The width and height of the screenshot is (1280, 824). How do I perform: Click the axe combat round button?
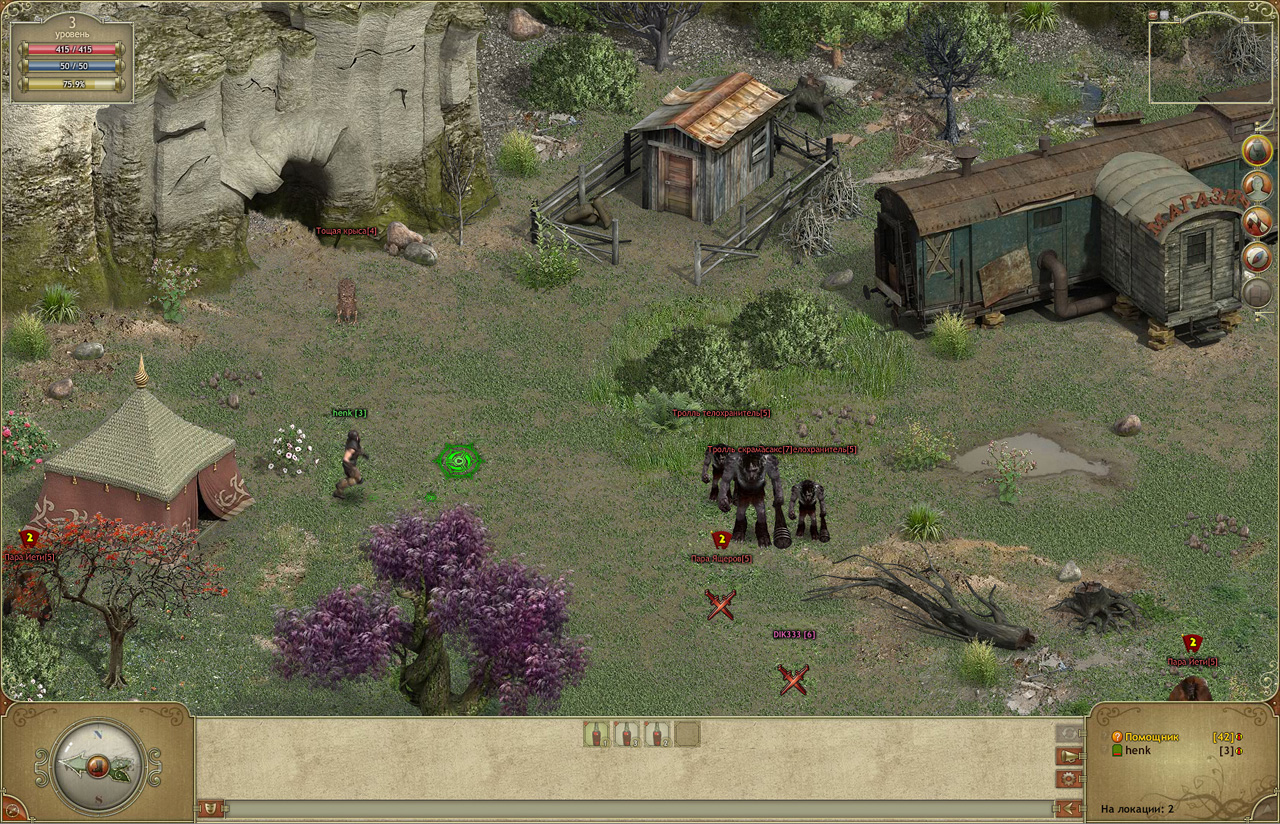pyautogui.click(x=1257, y=221)
